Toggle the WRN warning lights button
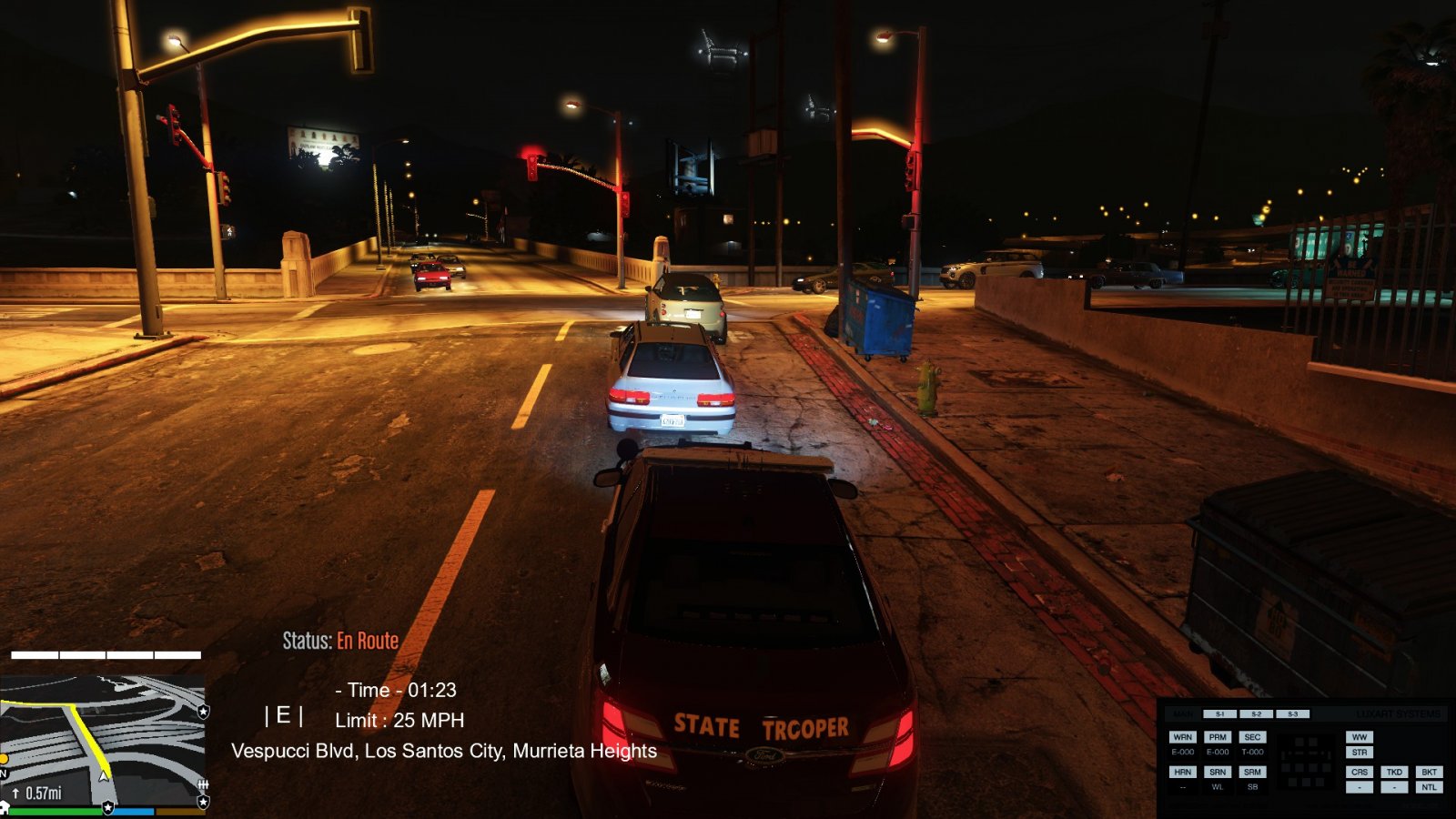This screenshot has width=1456, height=819. (x=1182, y=737)
